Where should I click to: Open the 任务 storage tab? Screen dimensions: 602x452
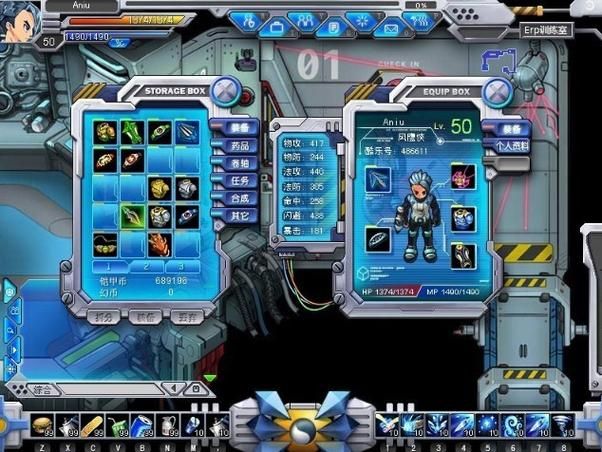coord(240,181)
